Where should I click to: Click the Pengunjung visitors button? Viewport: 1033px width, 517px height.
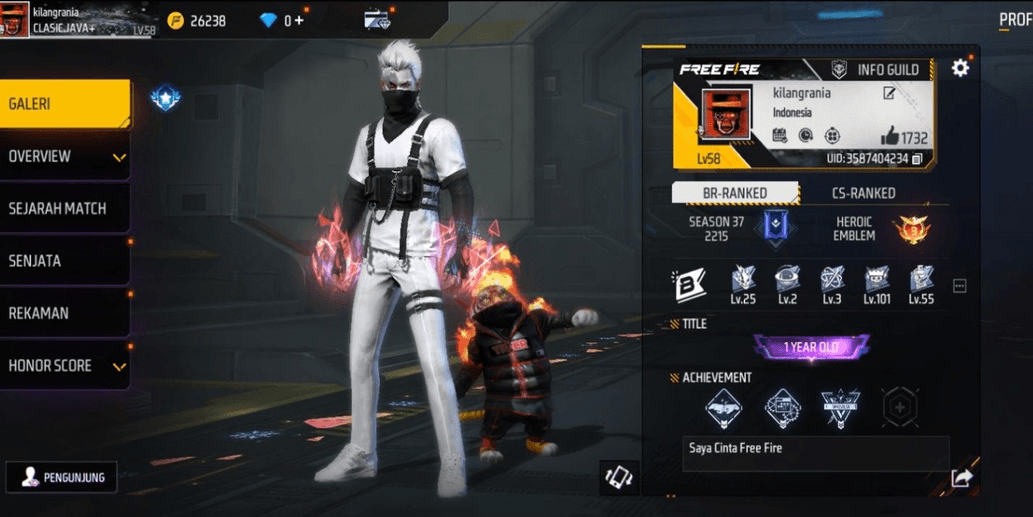click(61, 477)
